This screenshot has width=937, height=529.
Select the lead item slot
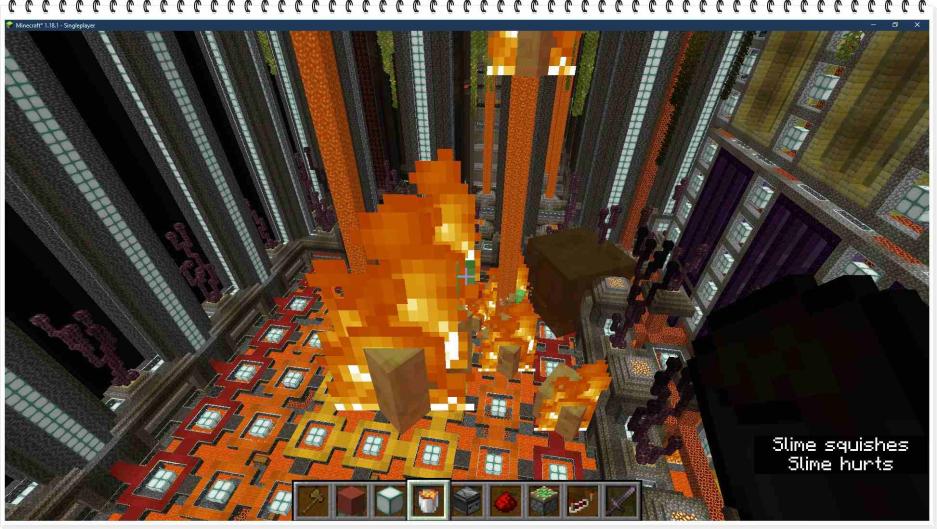click(x=583, y=500)
